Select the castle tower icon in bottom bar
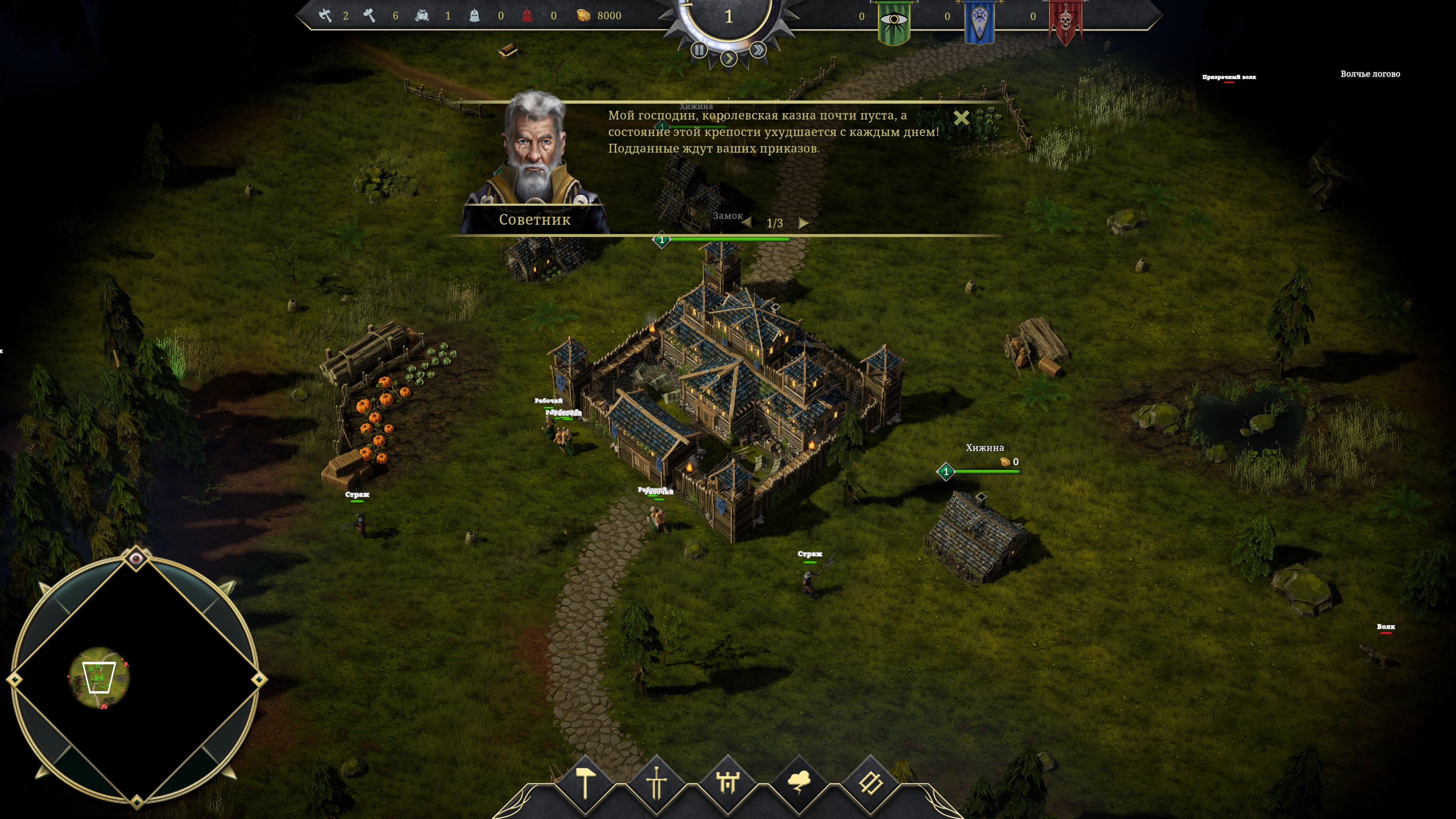This screenshot has height=819, width=1456. [x=728, y=783]
